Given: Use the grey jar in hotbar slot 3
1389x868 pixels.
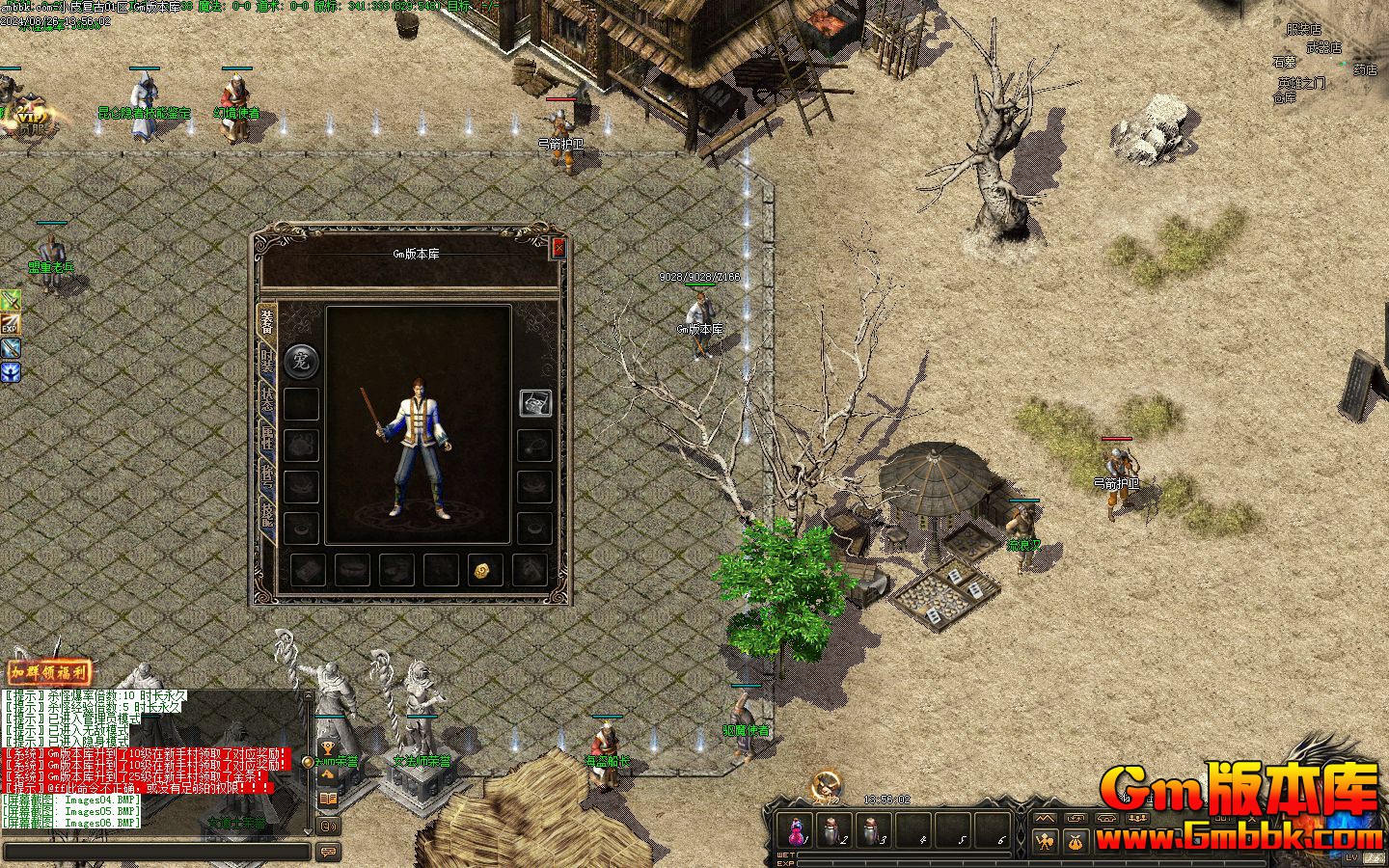Looking at the screenshot, I should tap(872, 829).
